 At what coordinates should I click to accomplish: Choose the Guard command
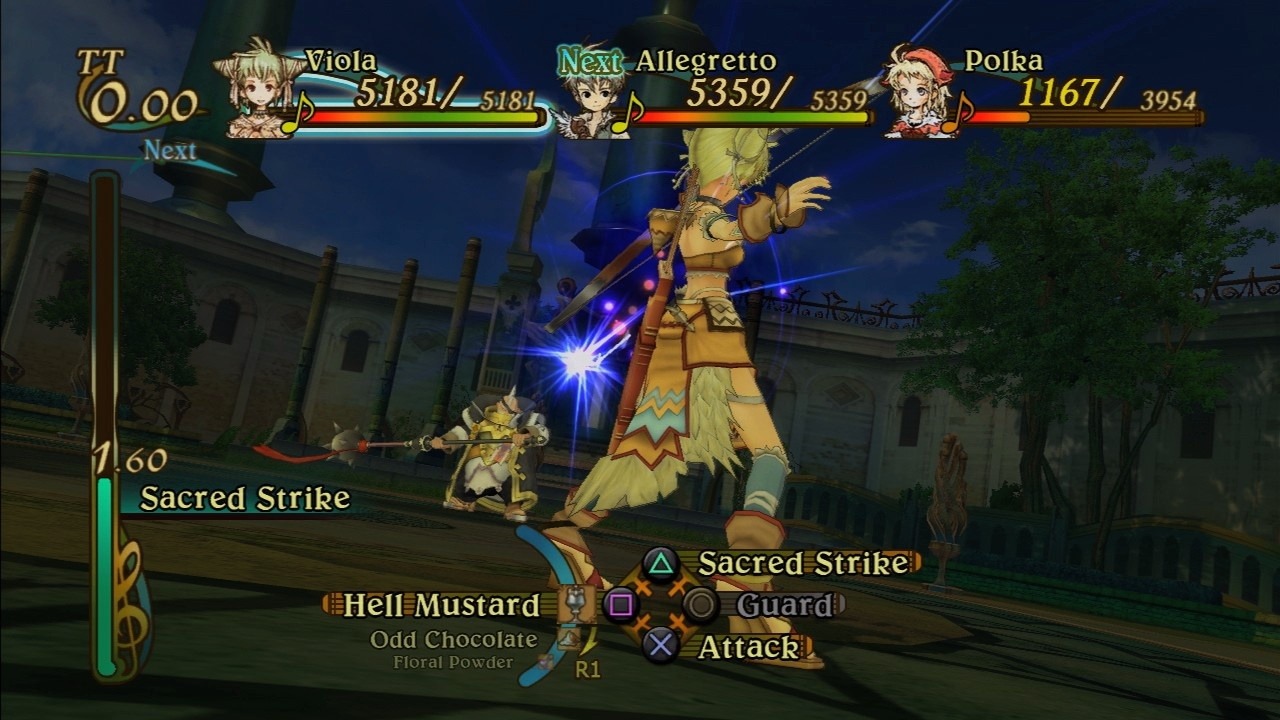click(x=784, y=605)
